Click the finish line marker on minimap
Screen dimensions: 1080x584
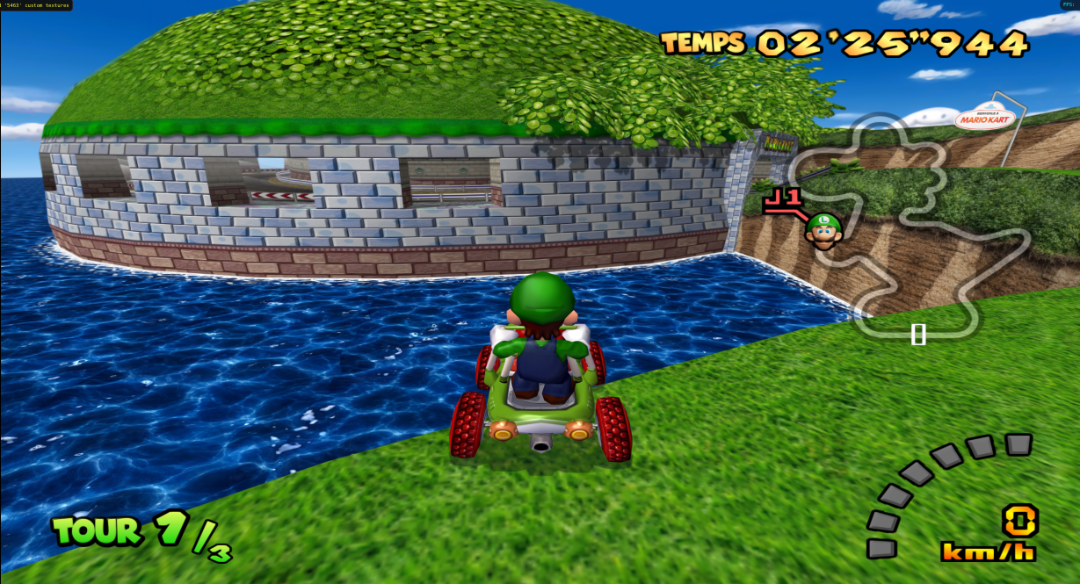918,334
